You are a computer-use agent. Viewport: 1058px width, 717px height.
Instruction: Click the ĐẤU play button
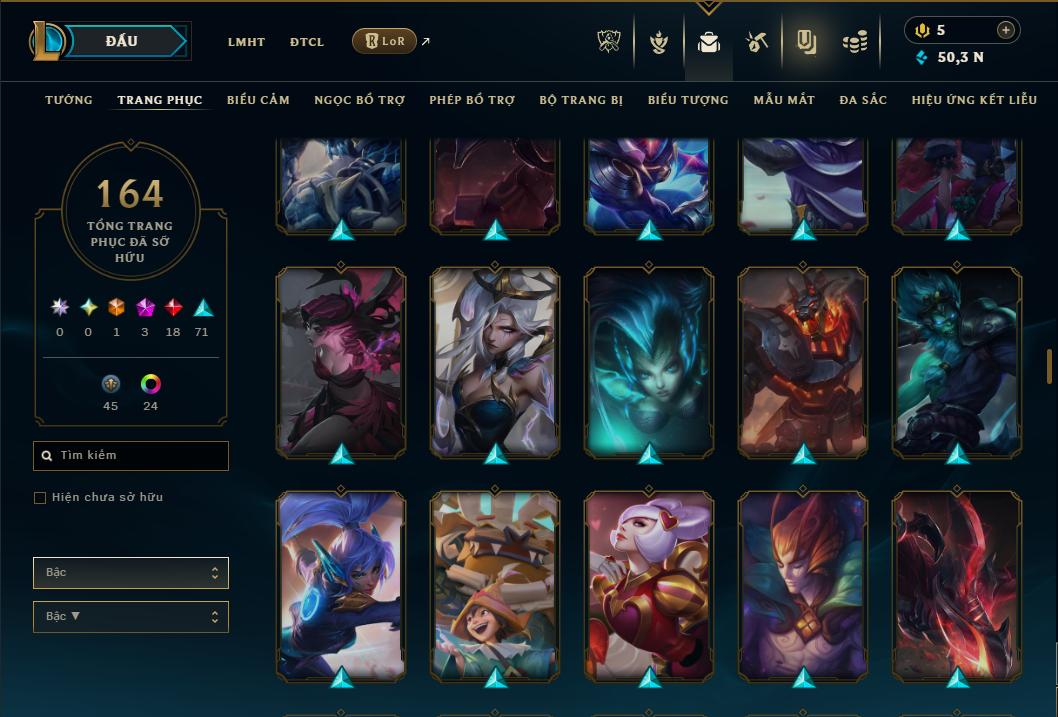point(122,41)
